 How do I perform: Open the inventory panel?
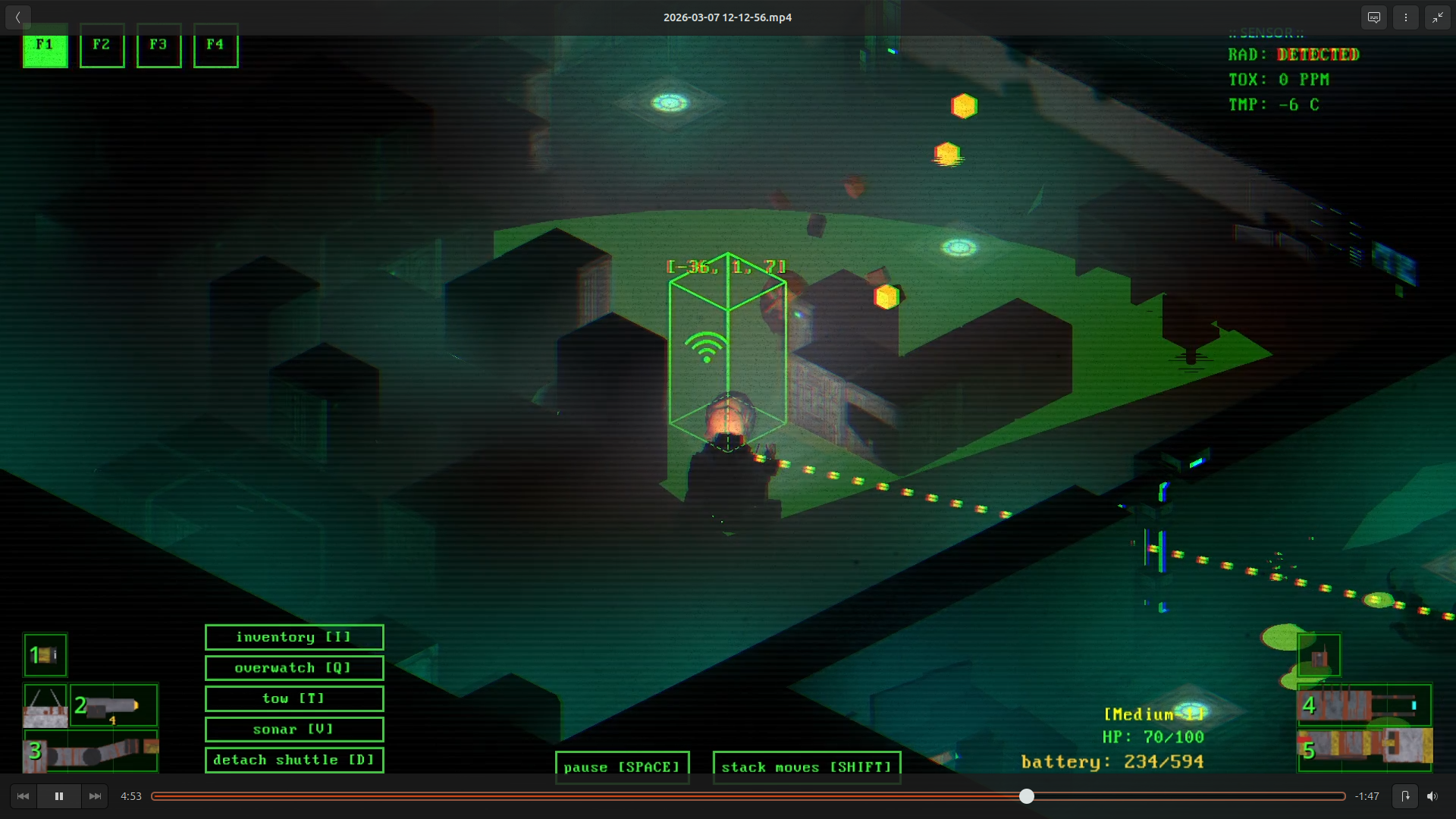[x=294, y=638]
